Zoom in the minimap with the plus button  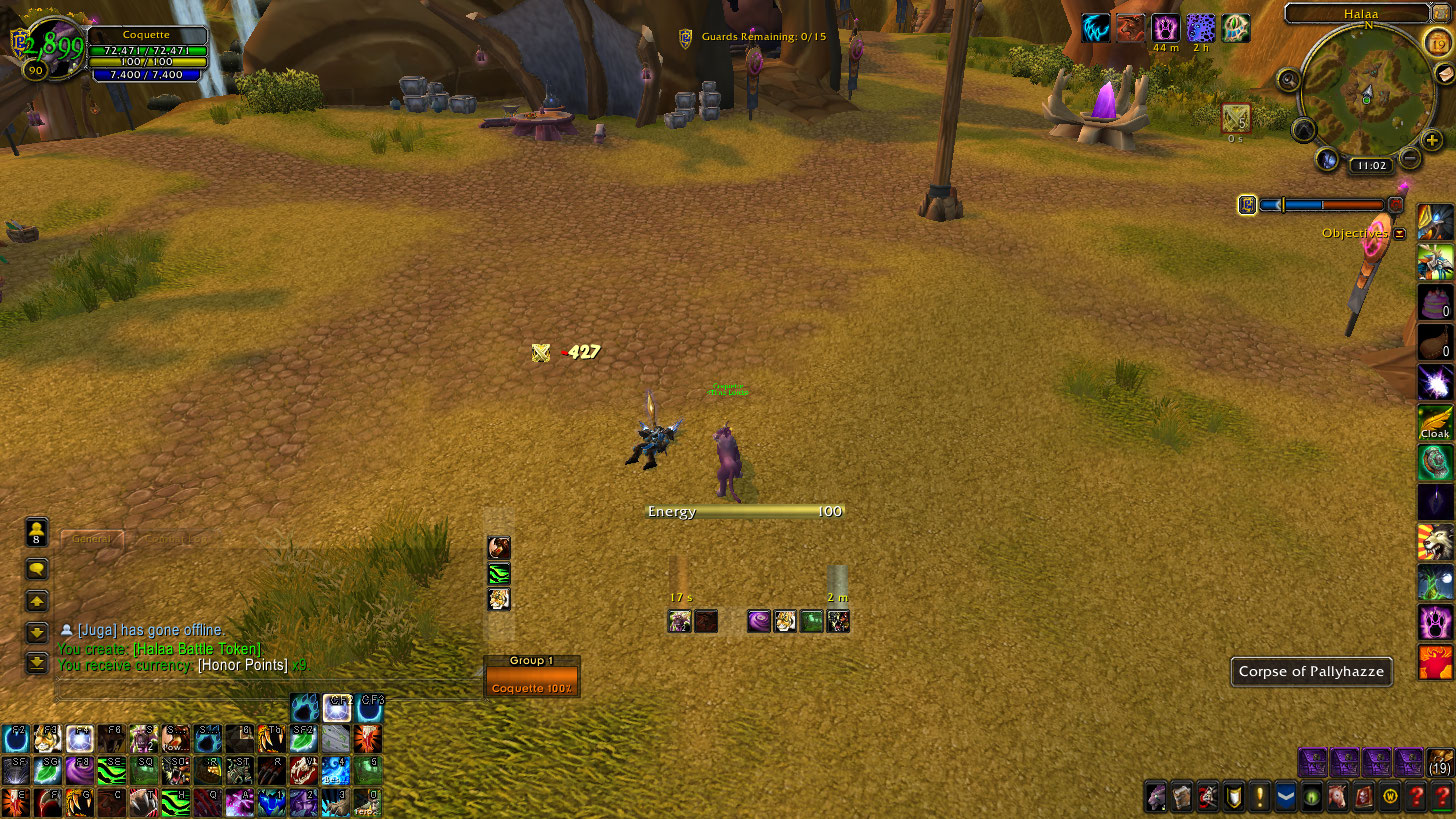pos(1433,141)
